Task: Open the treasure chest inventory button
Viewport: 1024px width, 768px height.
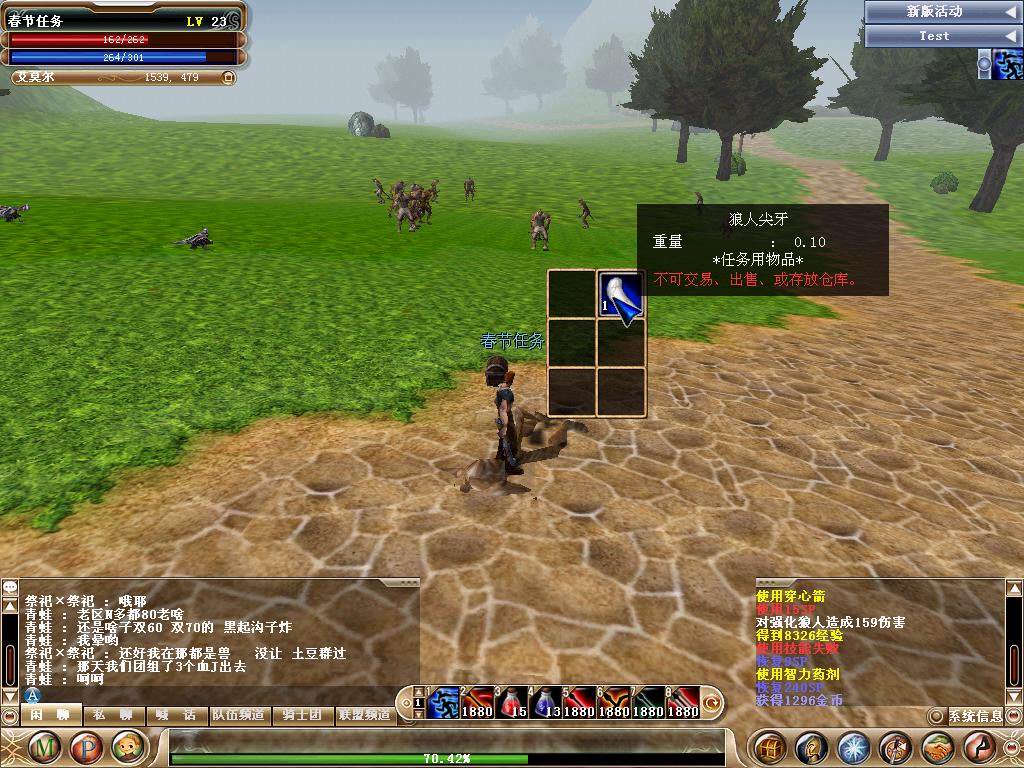Action: (x=769, y=747)
